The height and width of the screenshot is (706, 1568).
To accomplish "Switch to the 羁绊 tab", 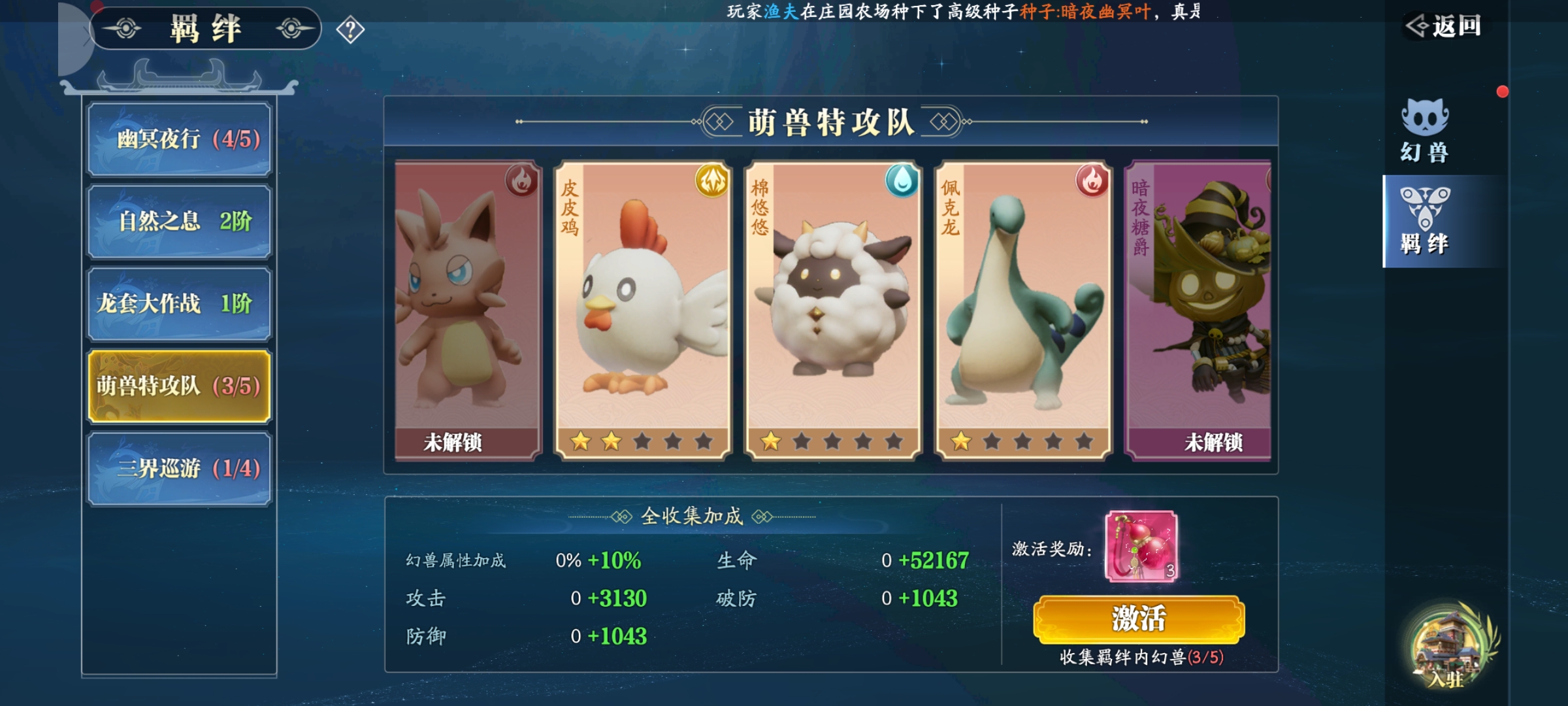I will click(x=1425, y=221).
